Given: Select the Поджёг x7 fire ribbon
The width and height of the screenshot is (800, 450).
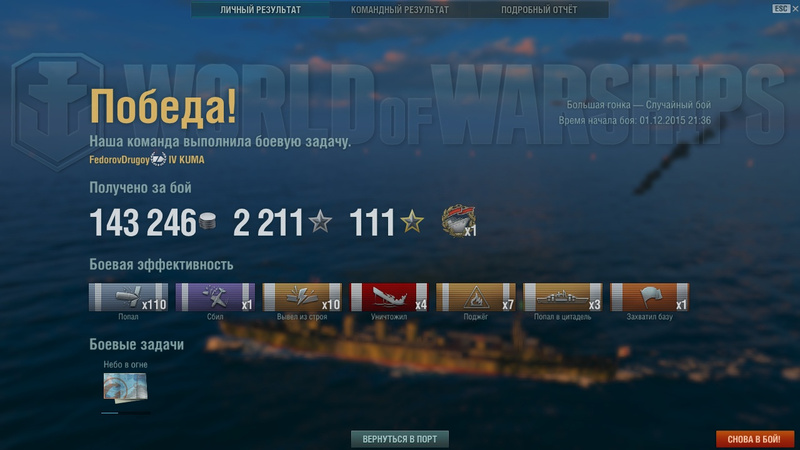Looking at the screenshot, I should (x=476, y=297).
